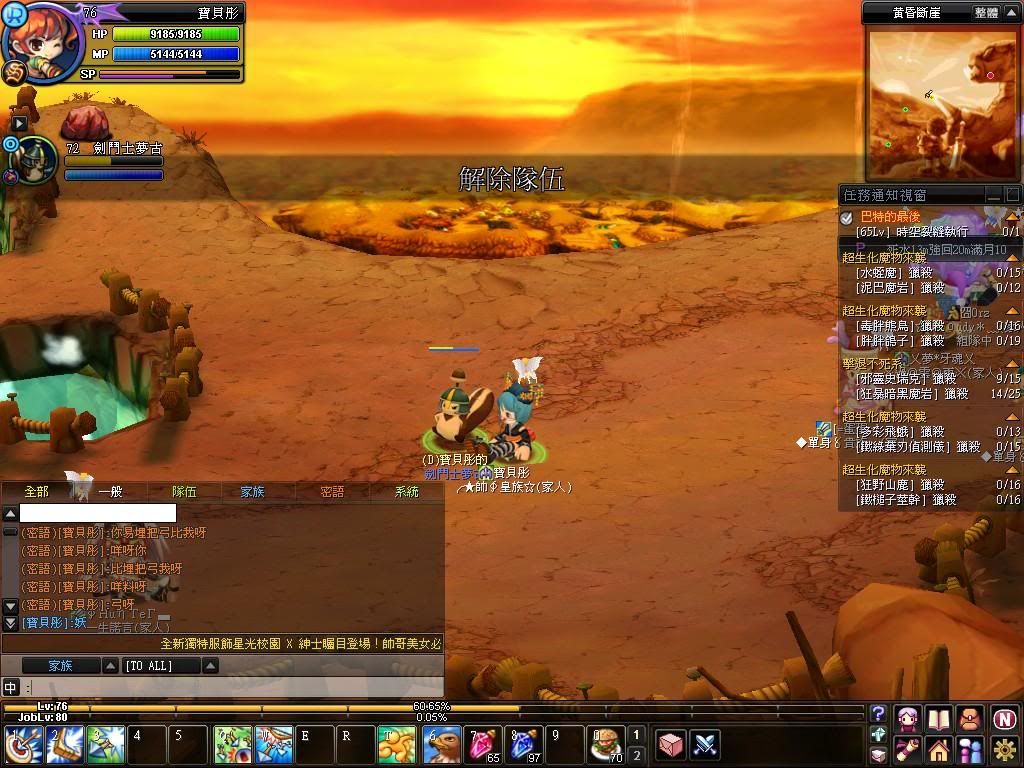Select the 巴特的最後 quest entry
This screenshot has height=768, width=1024.
tap(890, 217)
